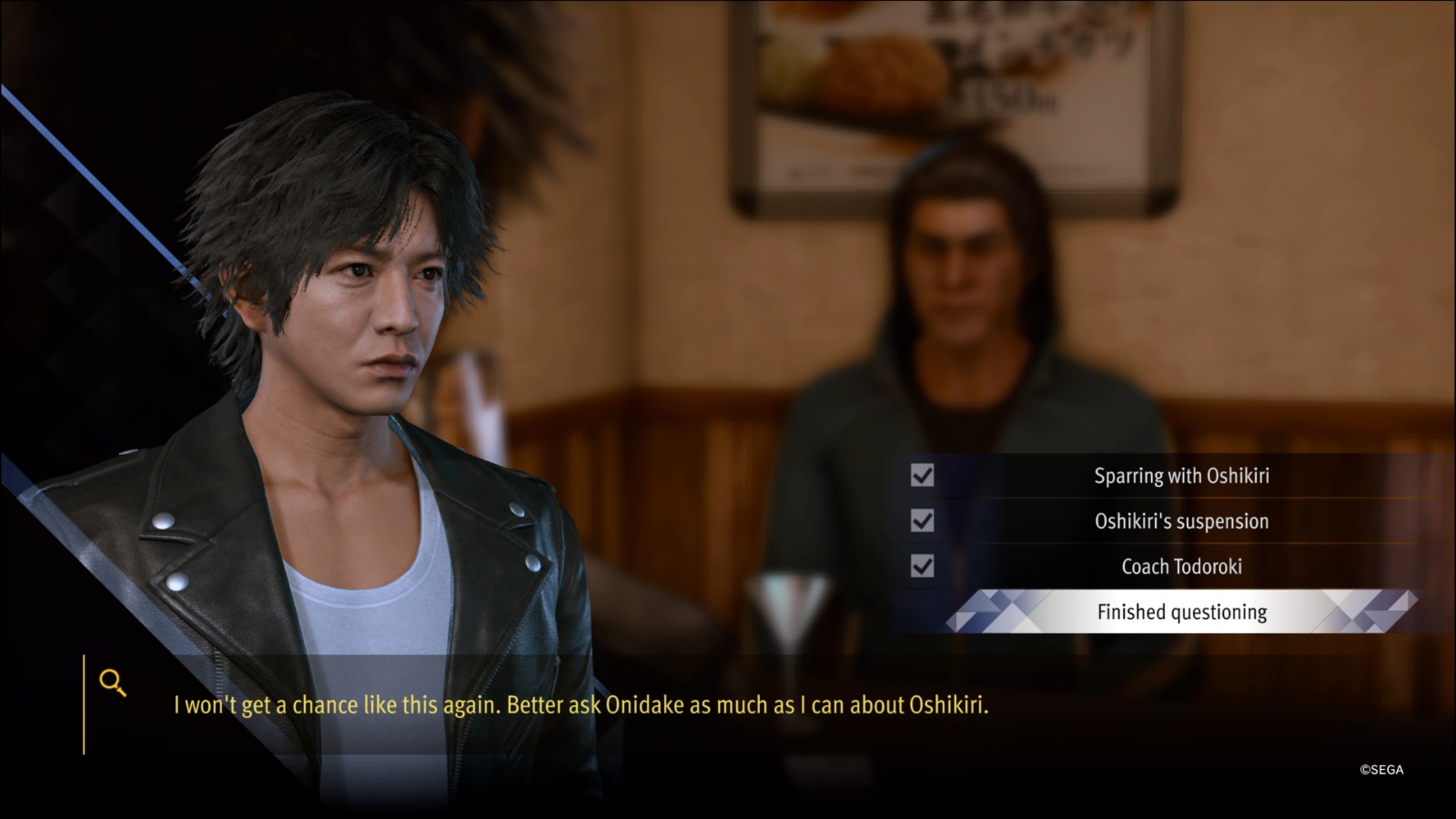Select the 'Sparring with Oshikiri' question
The image size is (1456, 819).
(1180, 476)
